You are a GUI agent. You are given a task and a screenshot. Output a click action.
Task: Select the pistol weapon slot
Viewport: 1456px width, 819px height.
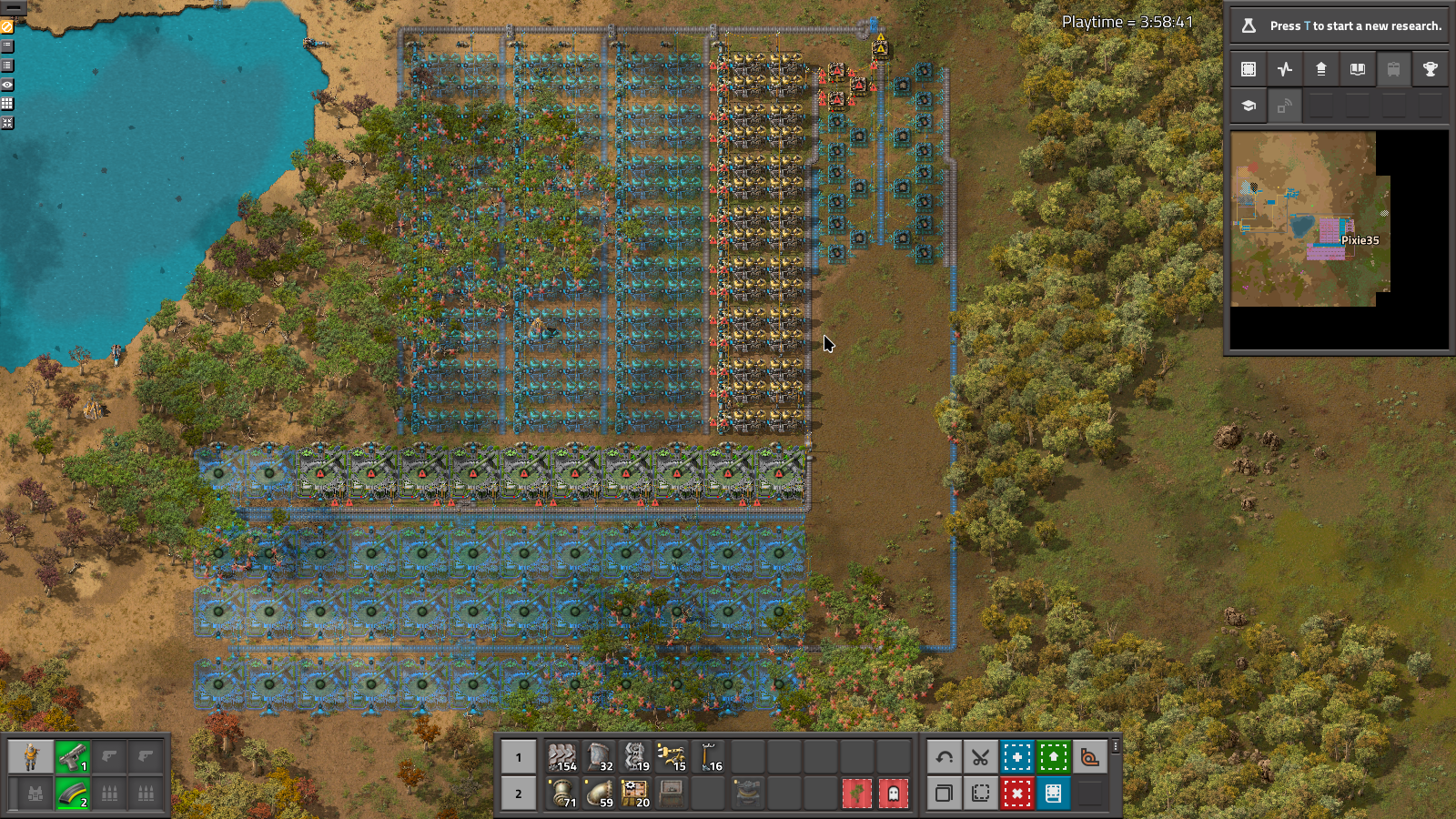pyautogui.click(x=73, y=757)
